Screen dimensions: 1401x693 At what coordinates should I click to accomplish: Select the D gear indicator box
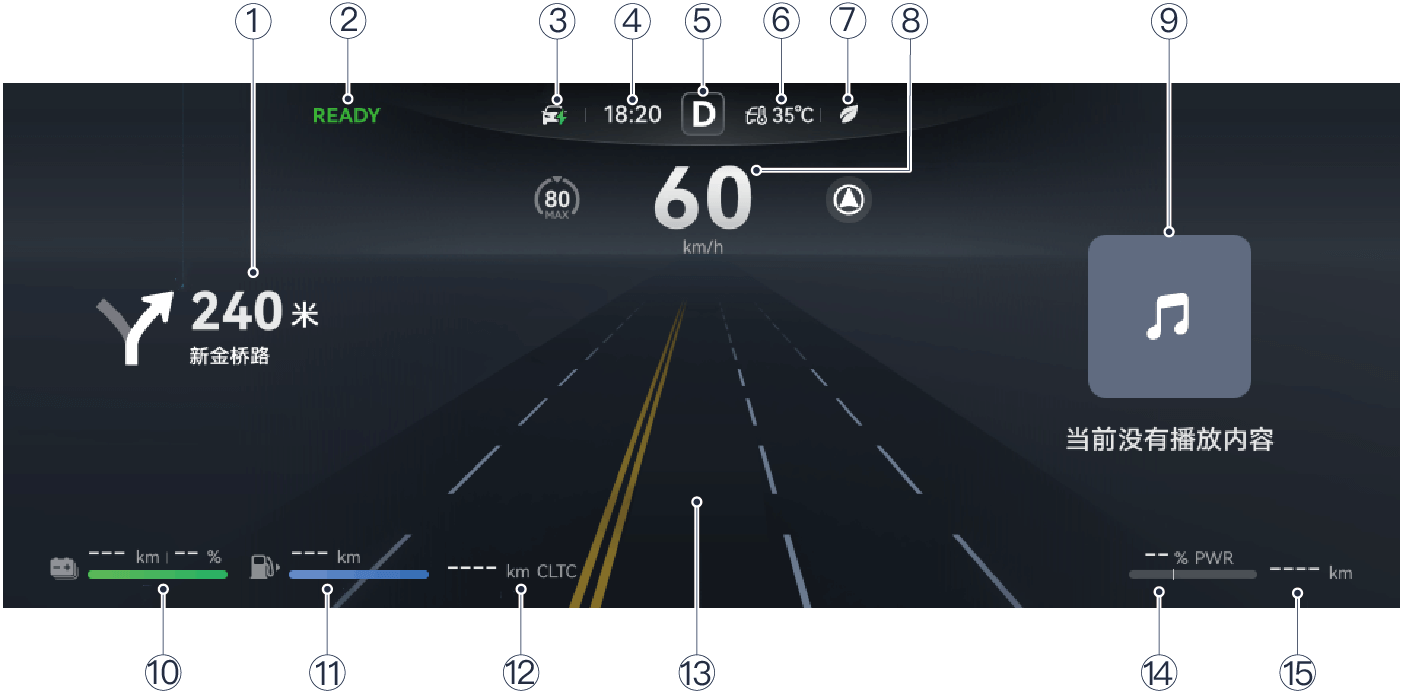pyautogui.click(x=703, y=114)
